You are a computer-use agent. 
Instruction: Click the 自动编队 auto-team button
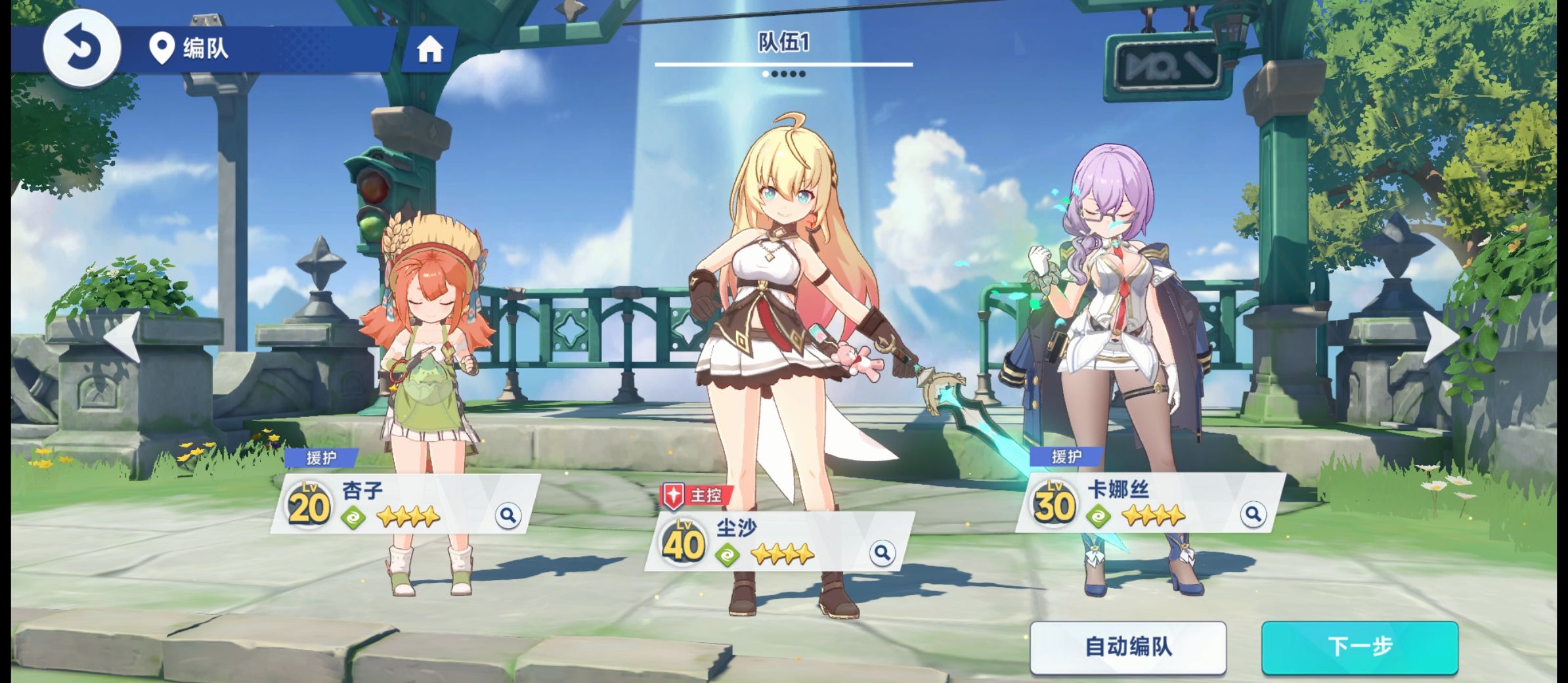1127,647
